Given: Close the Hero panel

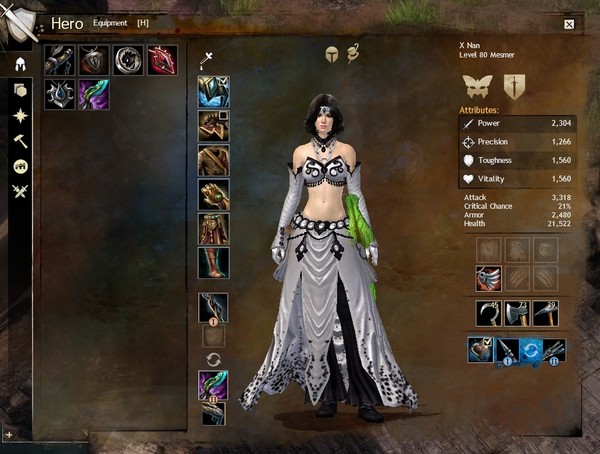Looking at the screenshot, I should point(569,24).
